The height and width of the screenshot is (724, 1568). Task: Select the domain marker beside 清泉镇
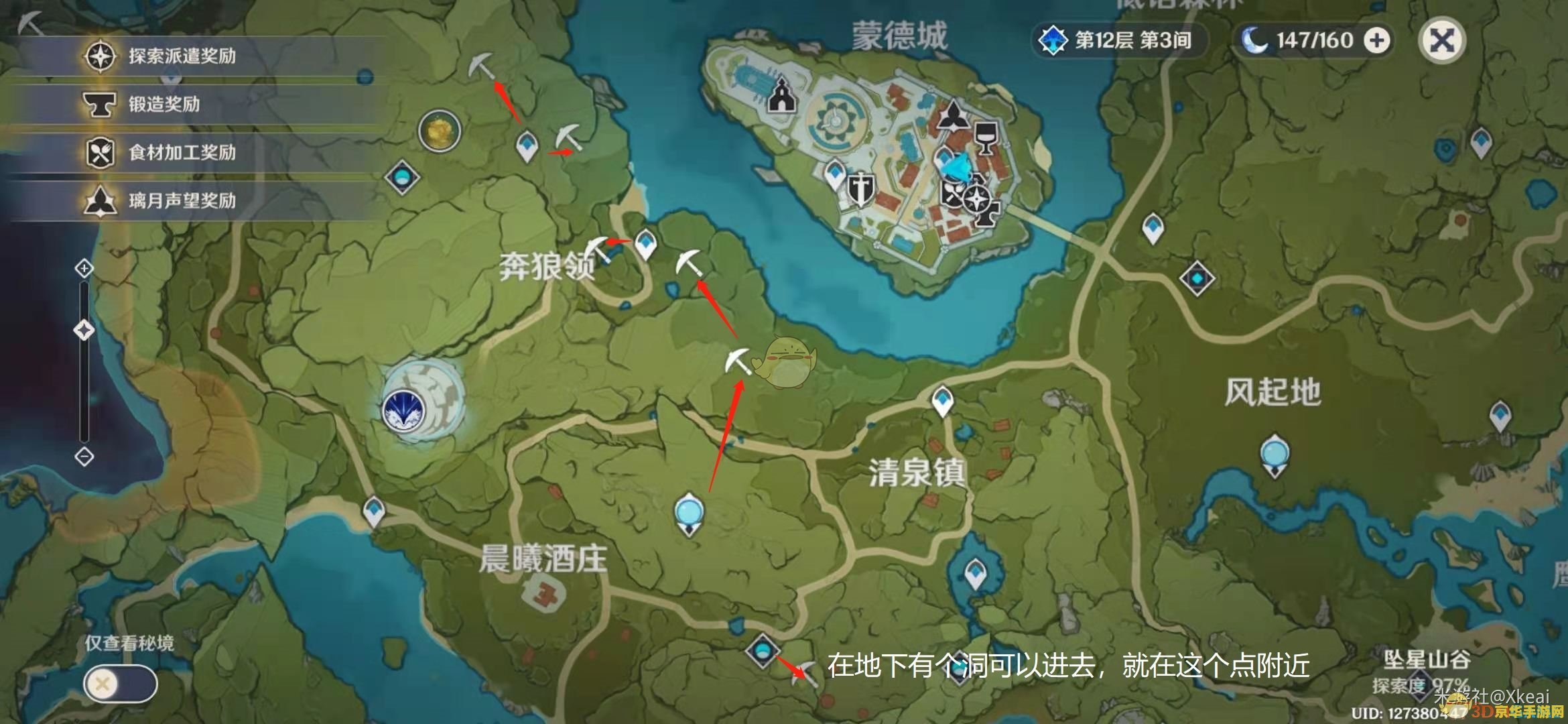(x=688, y=514)
